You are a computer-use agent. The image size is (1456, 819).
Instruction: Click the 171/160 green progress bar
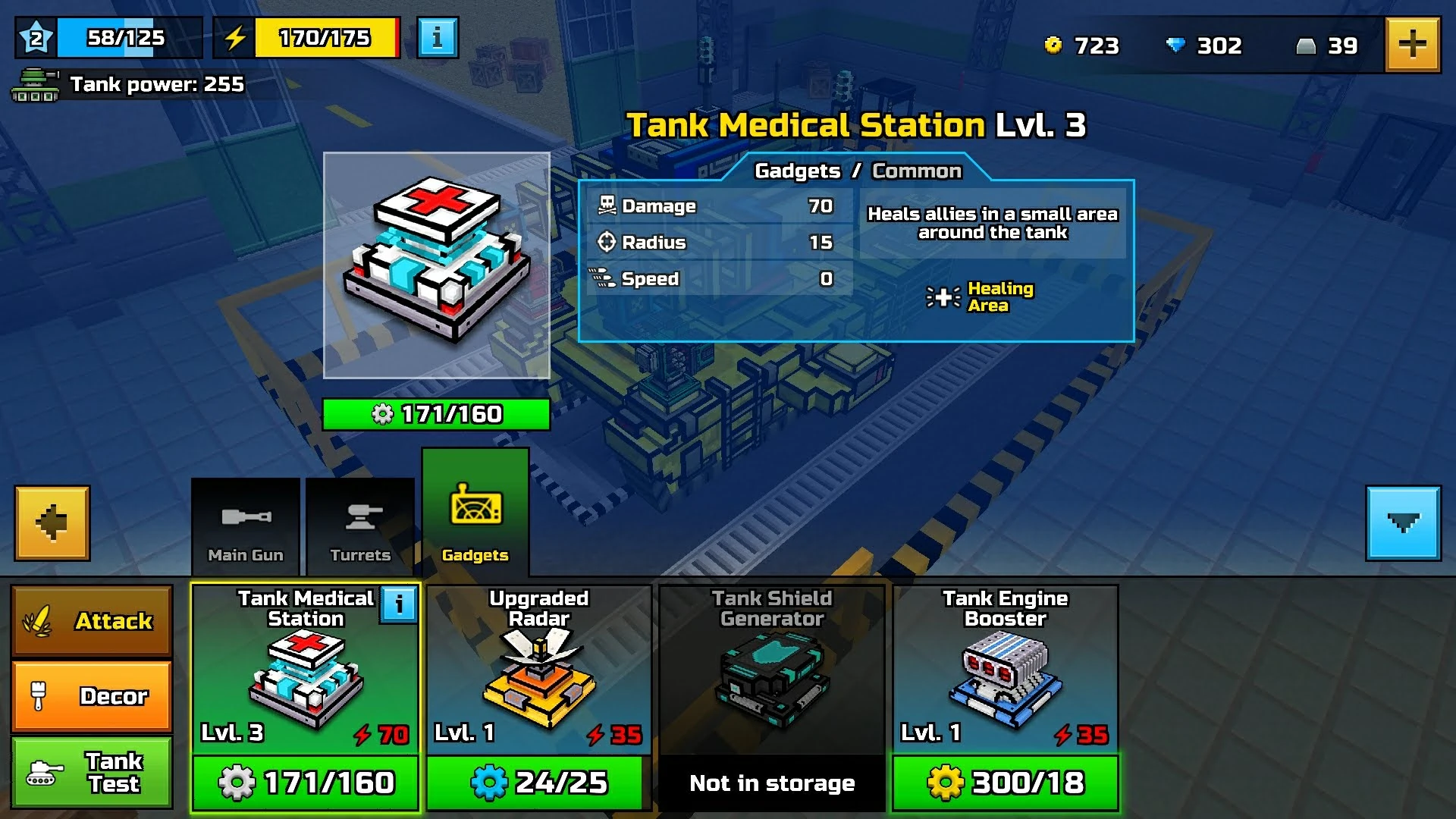tap(437, 414)
